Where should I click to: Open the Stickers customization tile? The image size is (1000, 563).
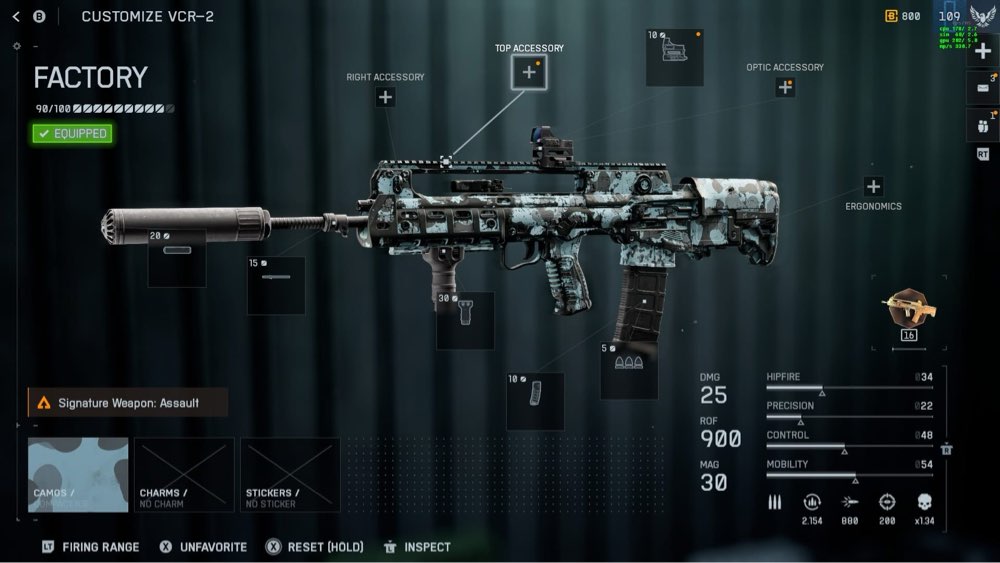[290, 475]
